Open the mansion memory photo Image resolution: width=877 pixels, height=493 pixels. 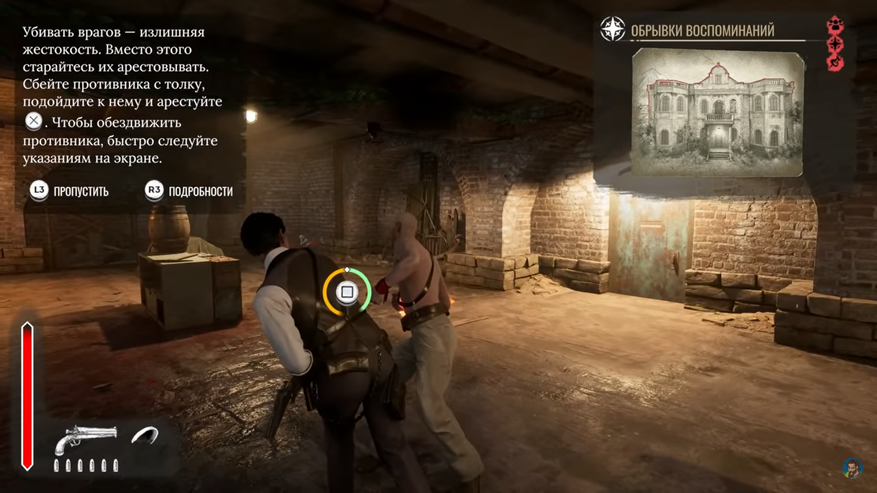click(718, 111)
